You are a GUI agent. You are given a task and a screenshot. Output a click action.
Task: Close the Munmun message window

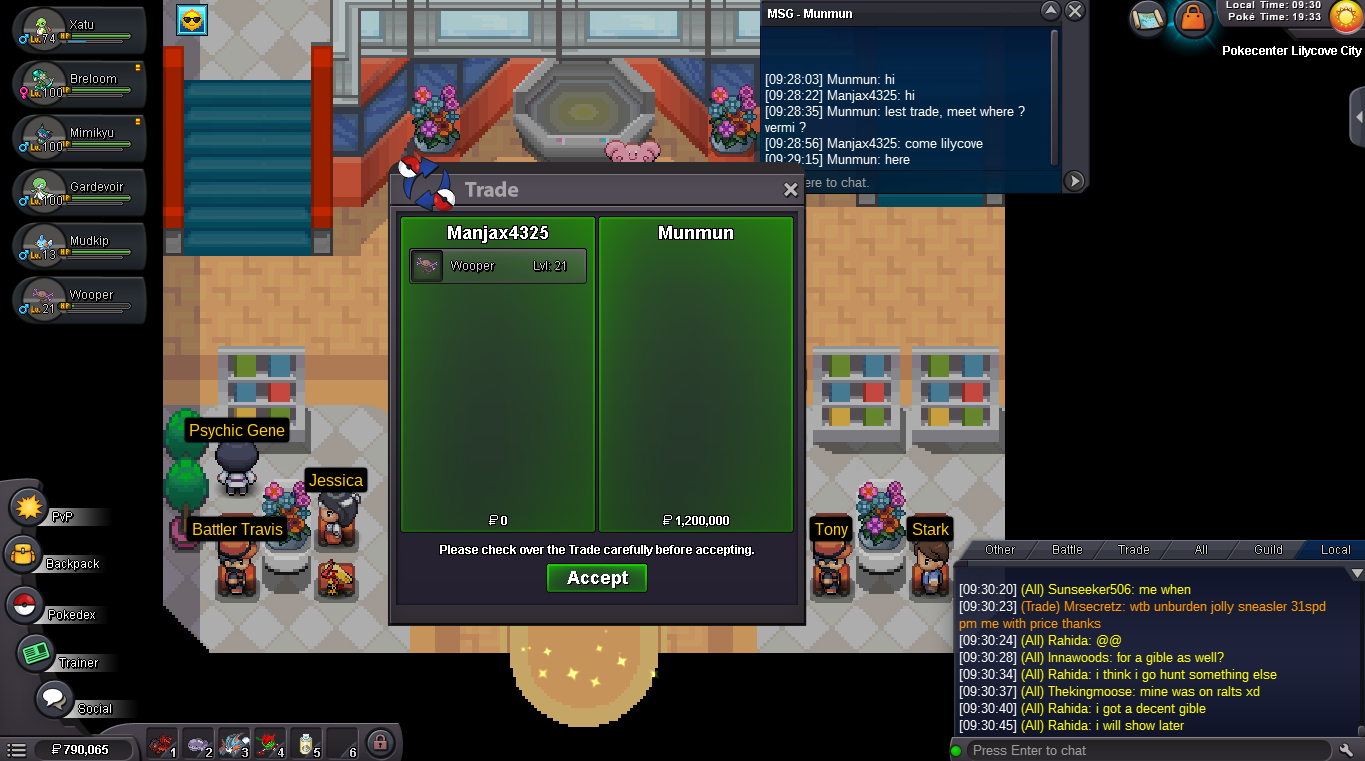1075,12
